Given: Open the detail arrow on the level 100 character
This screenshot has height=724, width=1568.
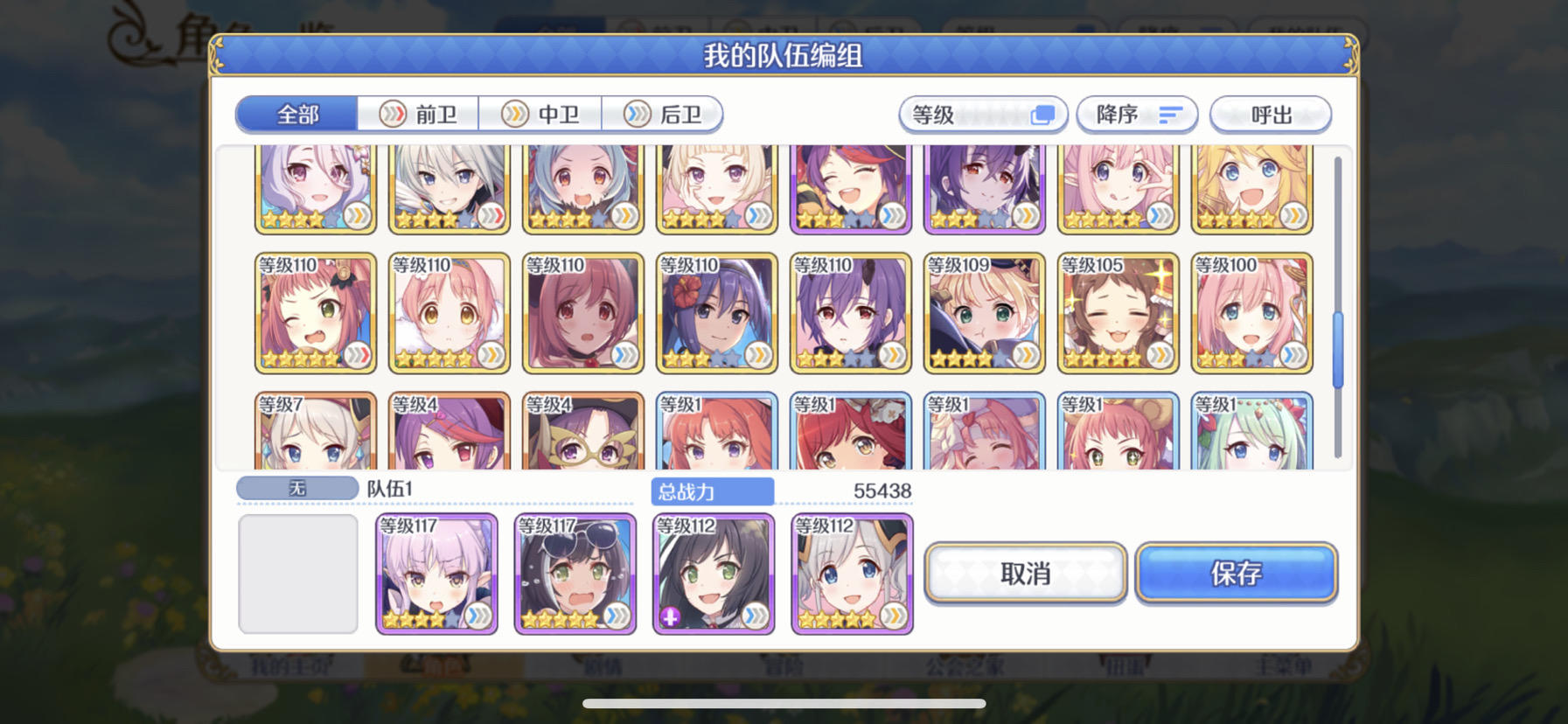Looking at the screenshot, I should (1293, 357).
